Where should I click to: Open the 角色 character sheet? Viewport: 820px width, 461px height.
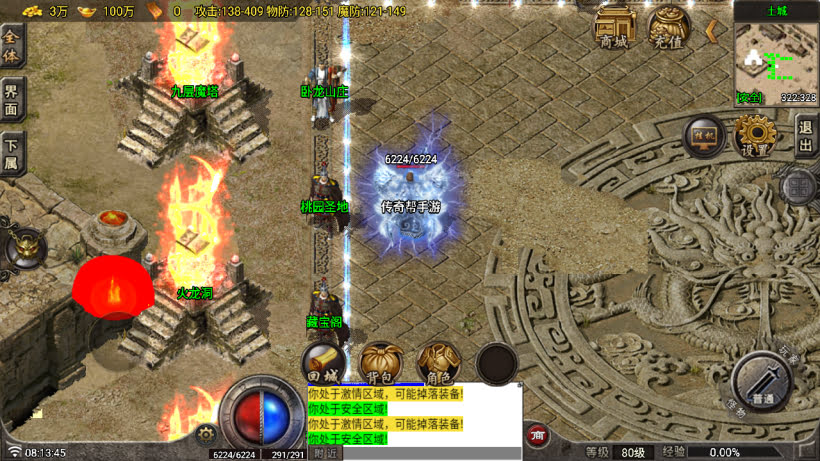pyautogui.click(x=438, y=362)
